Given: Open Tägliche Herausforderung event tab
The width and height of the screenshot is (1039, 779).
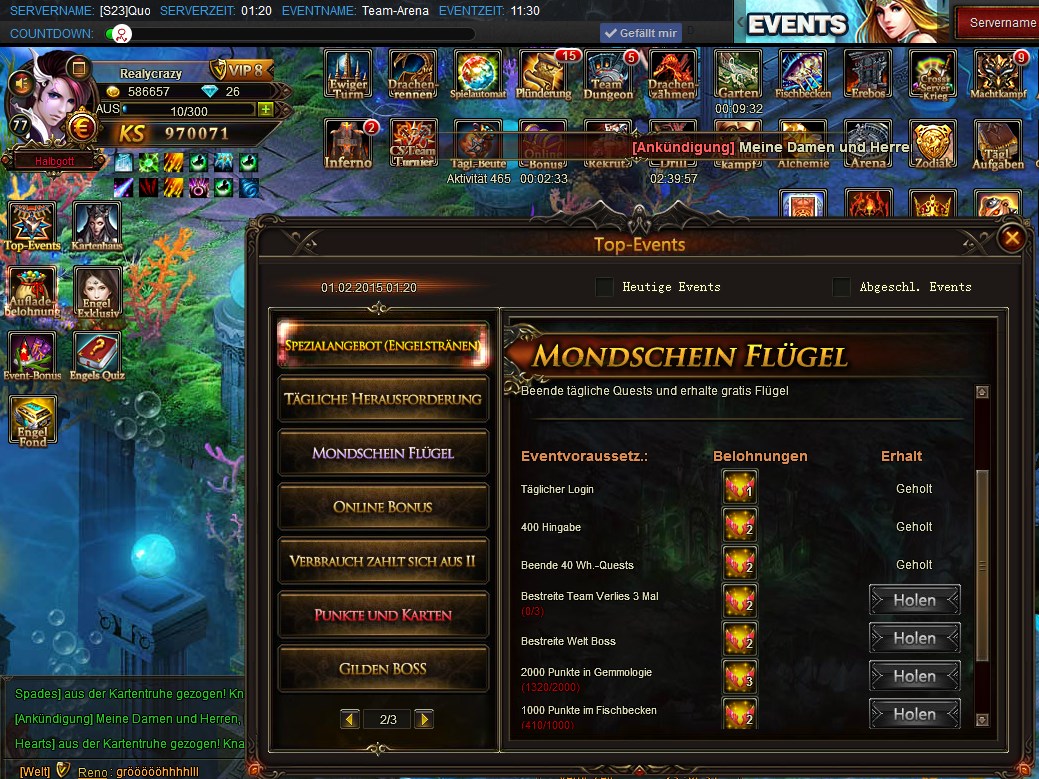Looking at the screenshot, I should pos(383,399).
